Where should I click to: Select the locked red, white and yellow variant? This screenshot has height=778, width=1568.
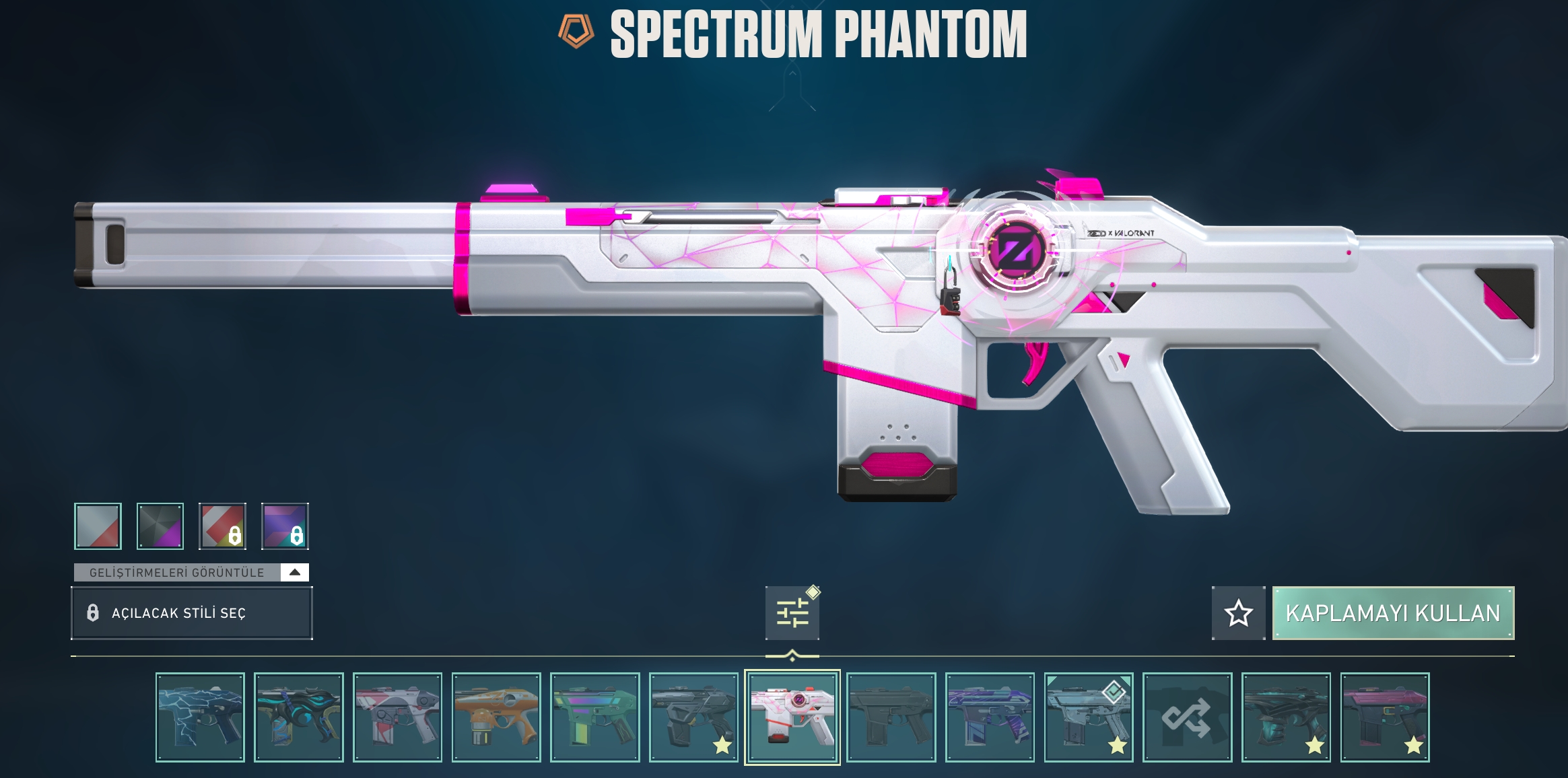[222, 526]
